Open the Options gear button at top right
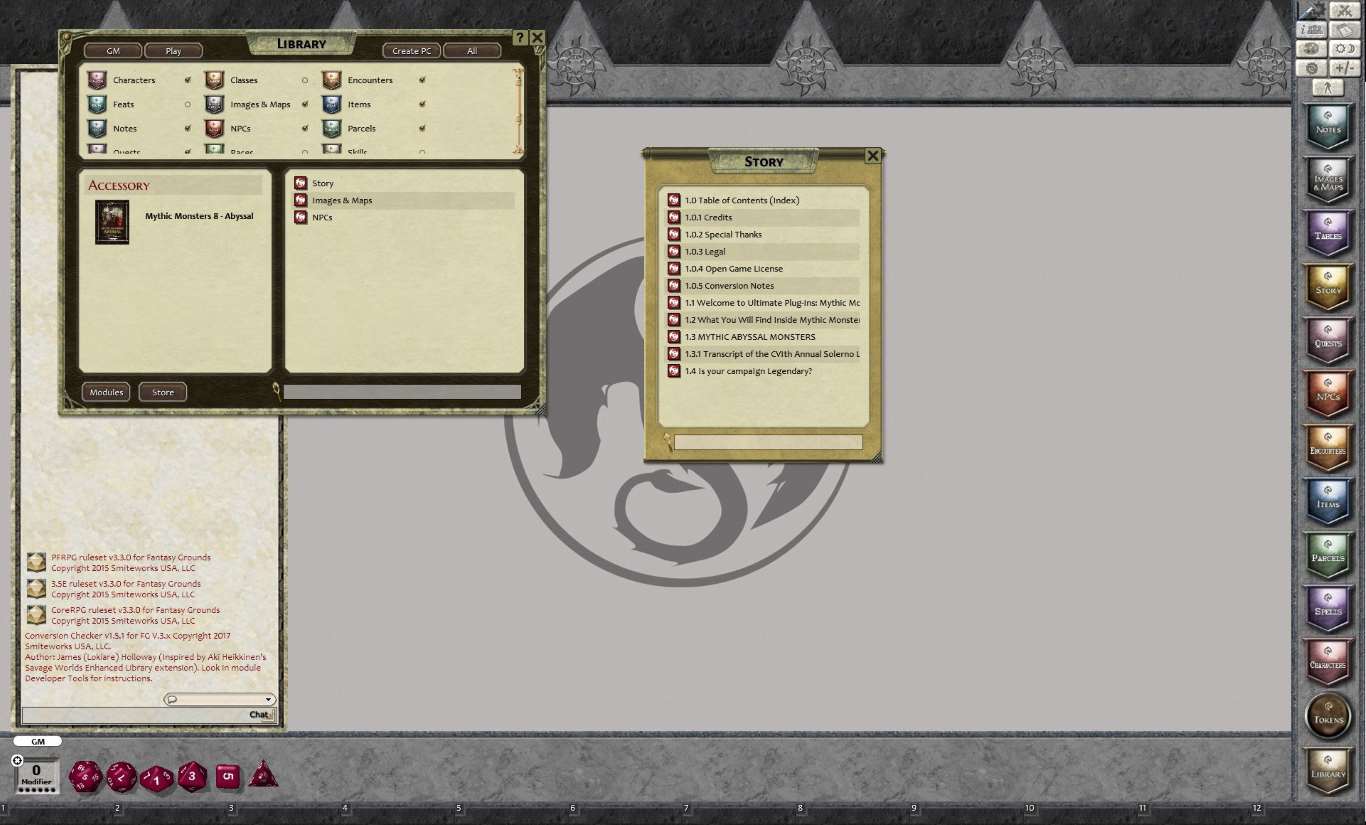Screen dimensions: 1366x825 1312,67
